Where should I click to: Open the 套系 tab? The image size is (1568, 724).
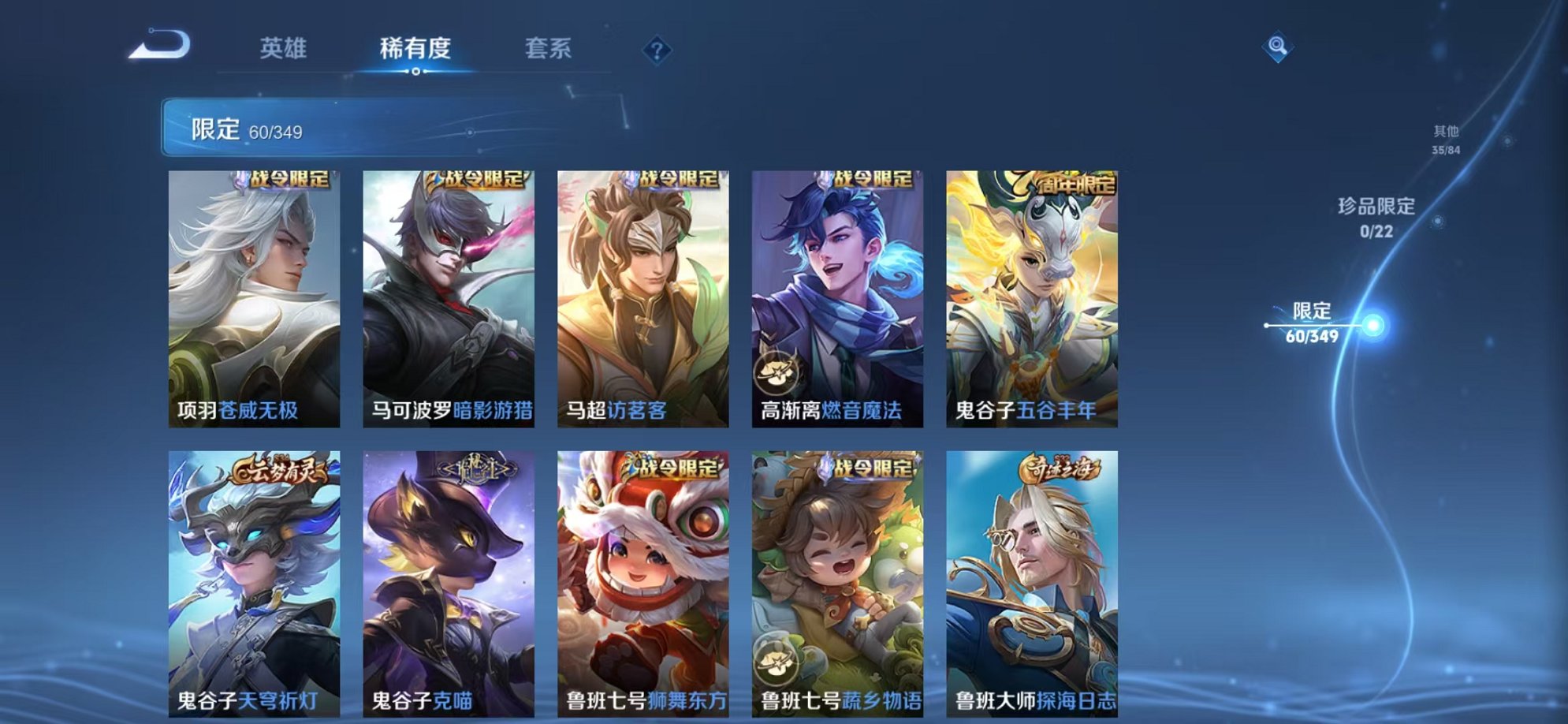(x=550, y=49)
